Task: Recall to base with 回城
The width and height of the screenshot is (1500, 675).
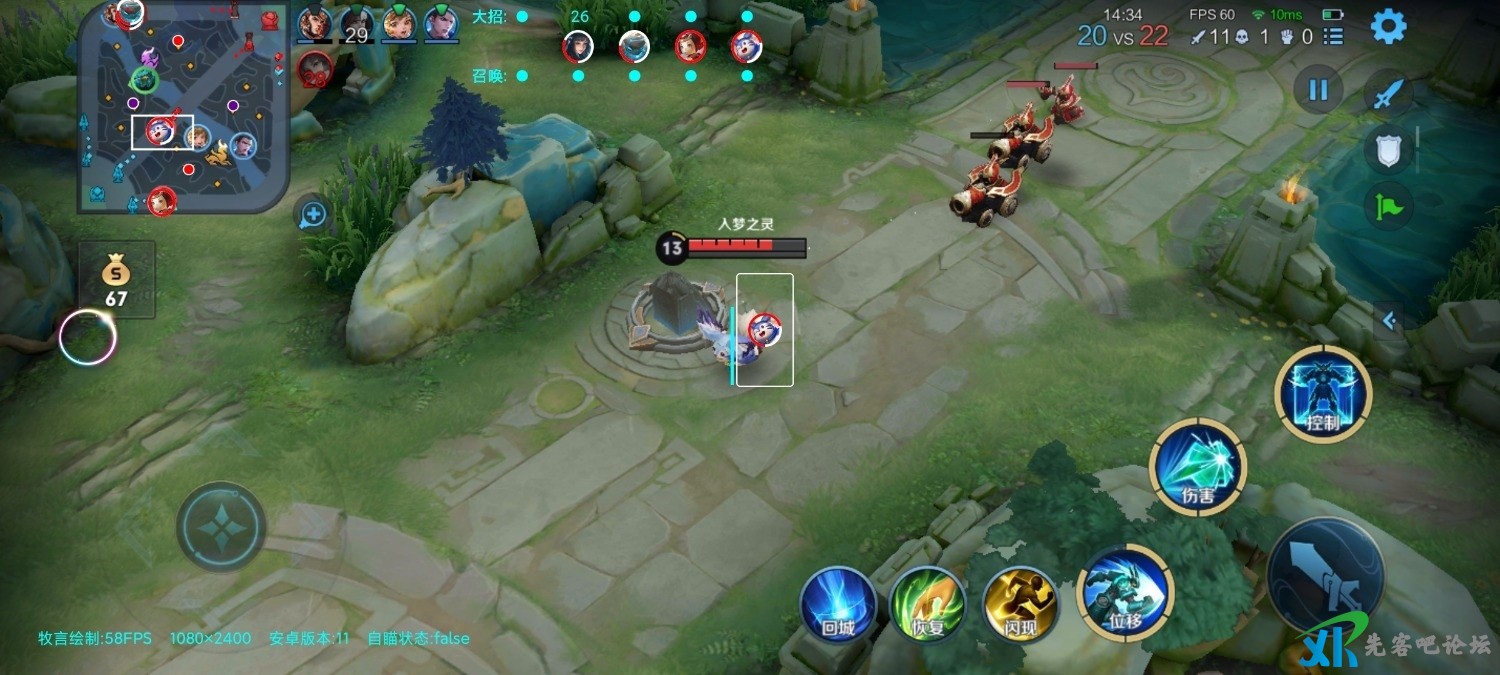Action: (838, 603)
